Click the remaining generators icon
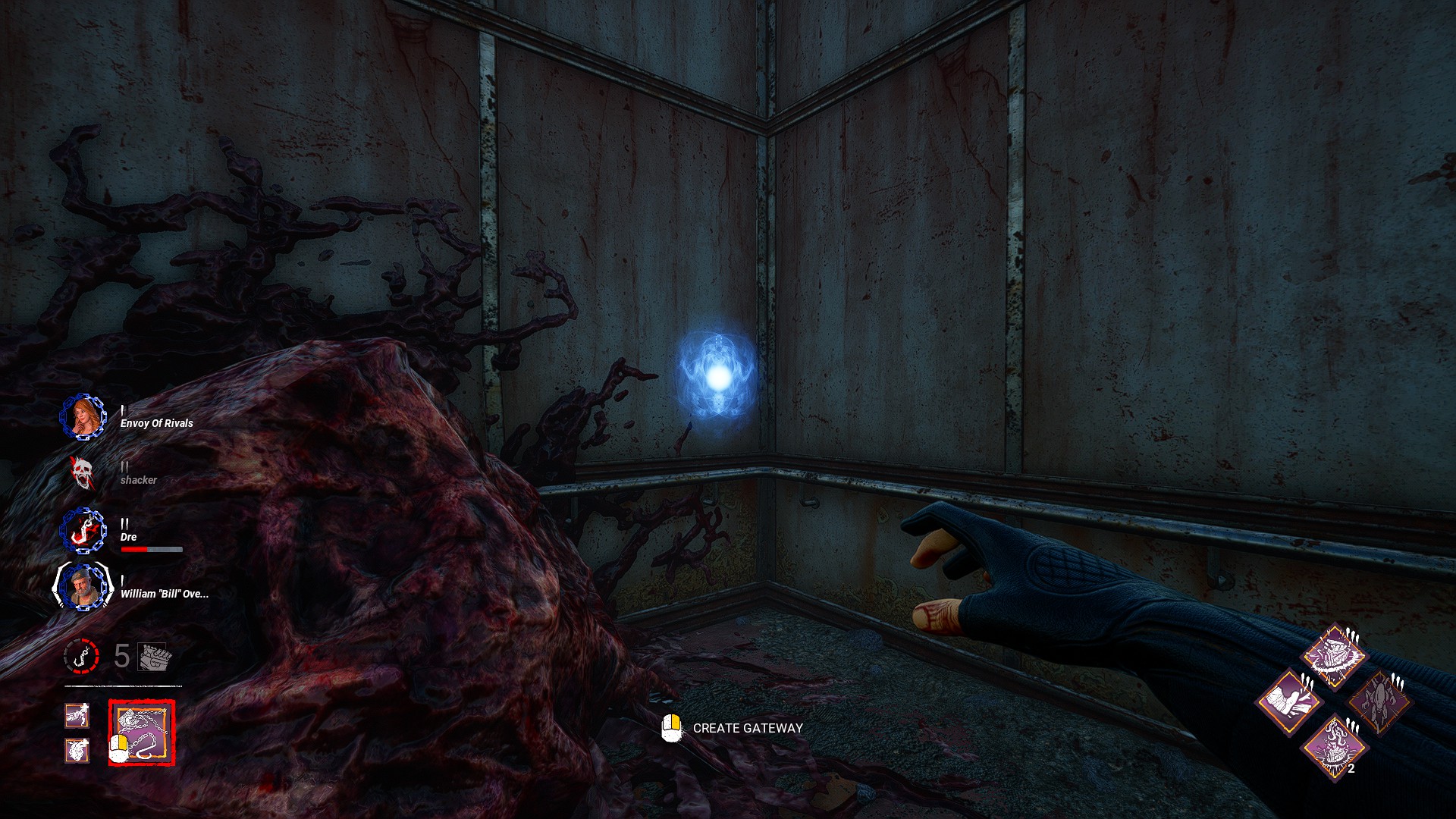 coord(155,656)
